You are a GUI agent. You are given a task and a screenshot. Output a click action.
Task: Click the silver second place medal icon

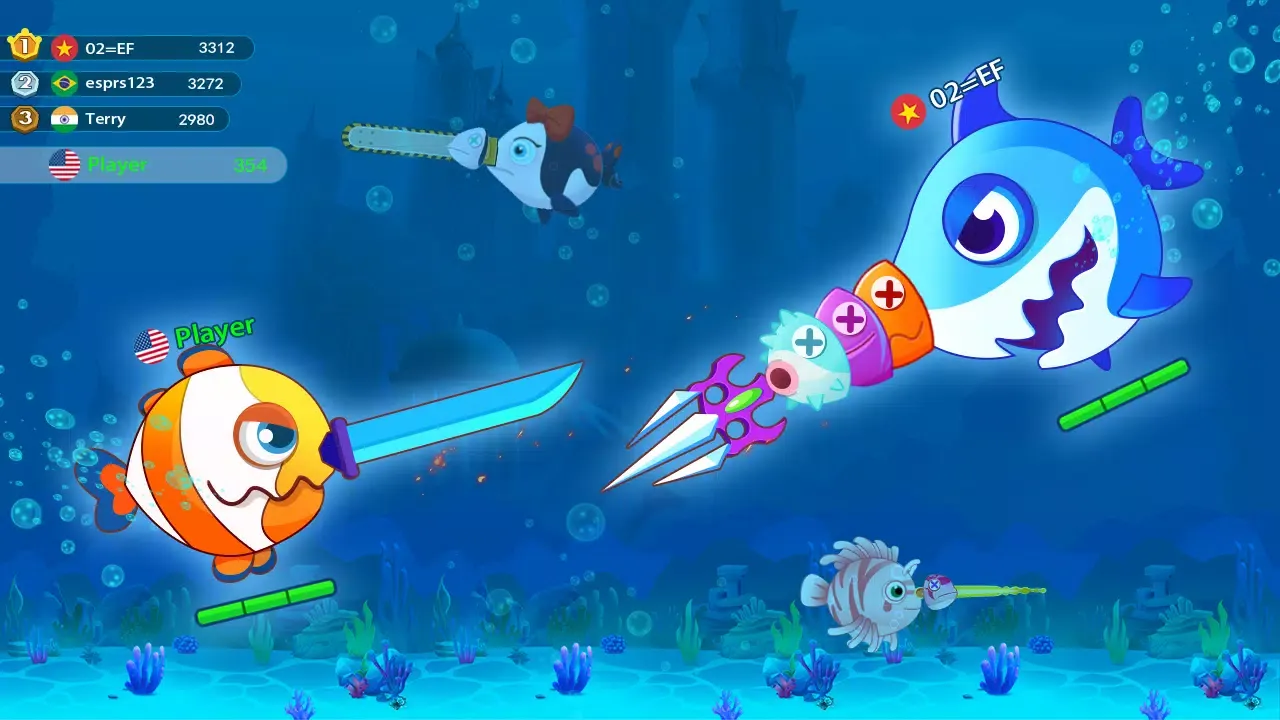point(26,83)
